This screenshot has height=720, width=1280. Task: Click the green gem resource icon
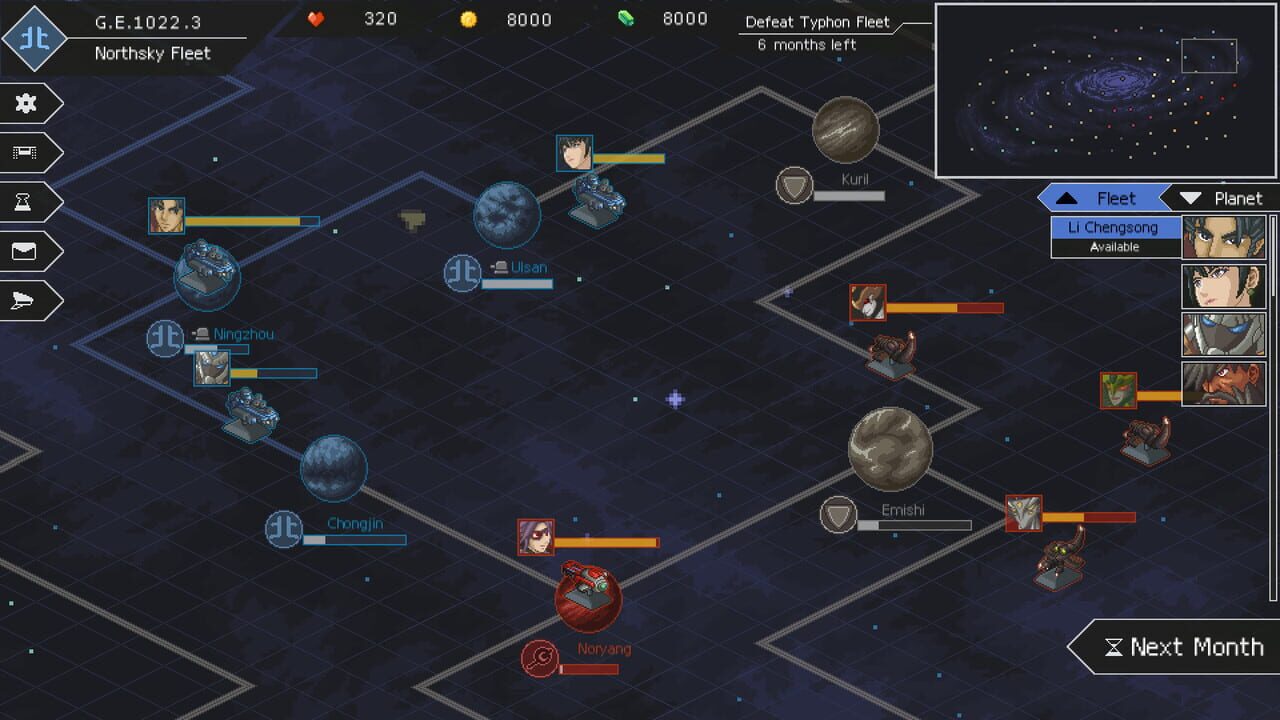pyautogui.click(x=626, y=18)
